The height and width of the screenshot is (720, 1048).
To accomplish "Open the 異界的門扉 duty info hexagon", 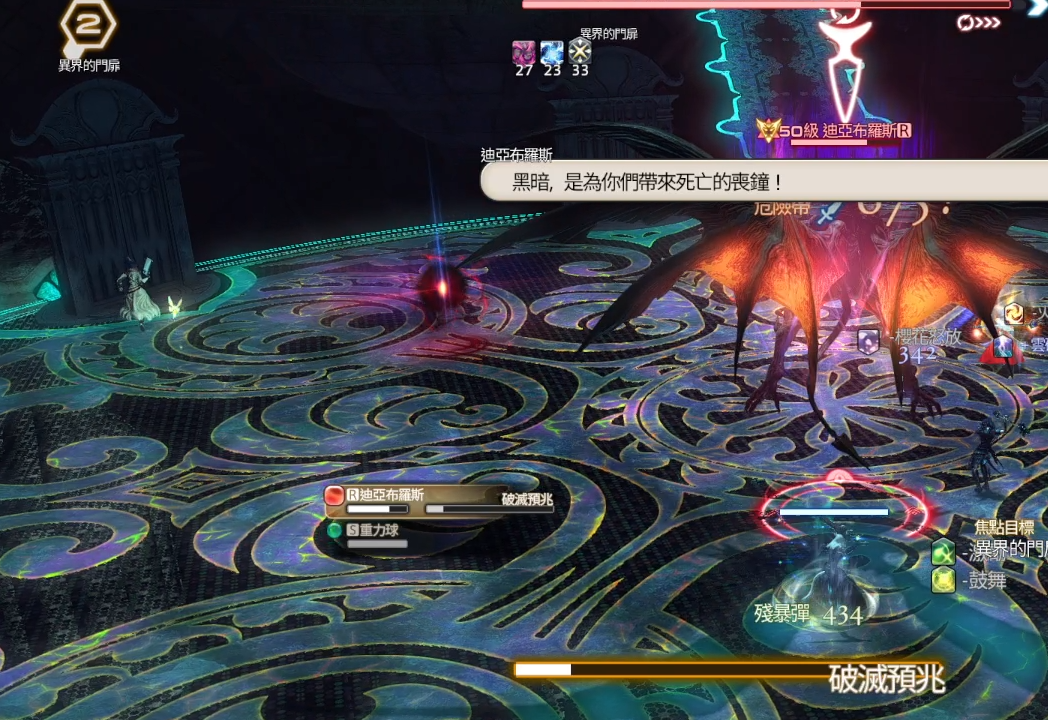I will (x=88, y=27).
